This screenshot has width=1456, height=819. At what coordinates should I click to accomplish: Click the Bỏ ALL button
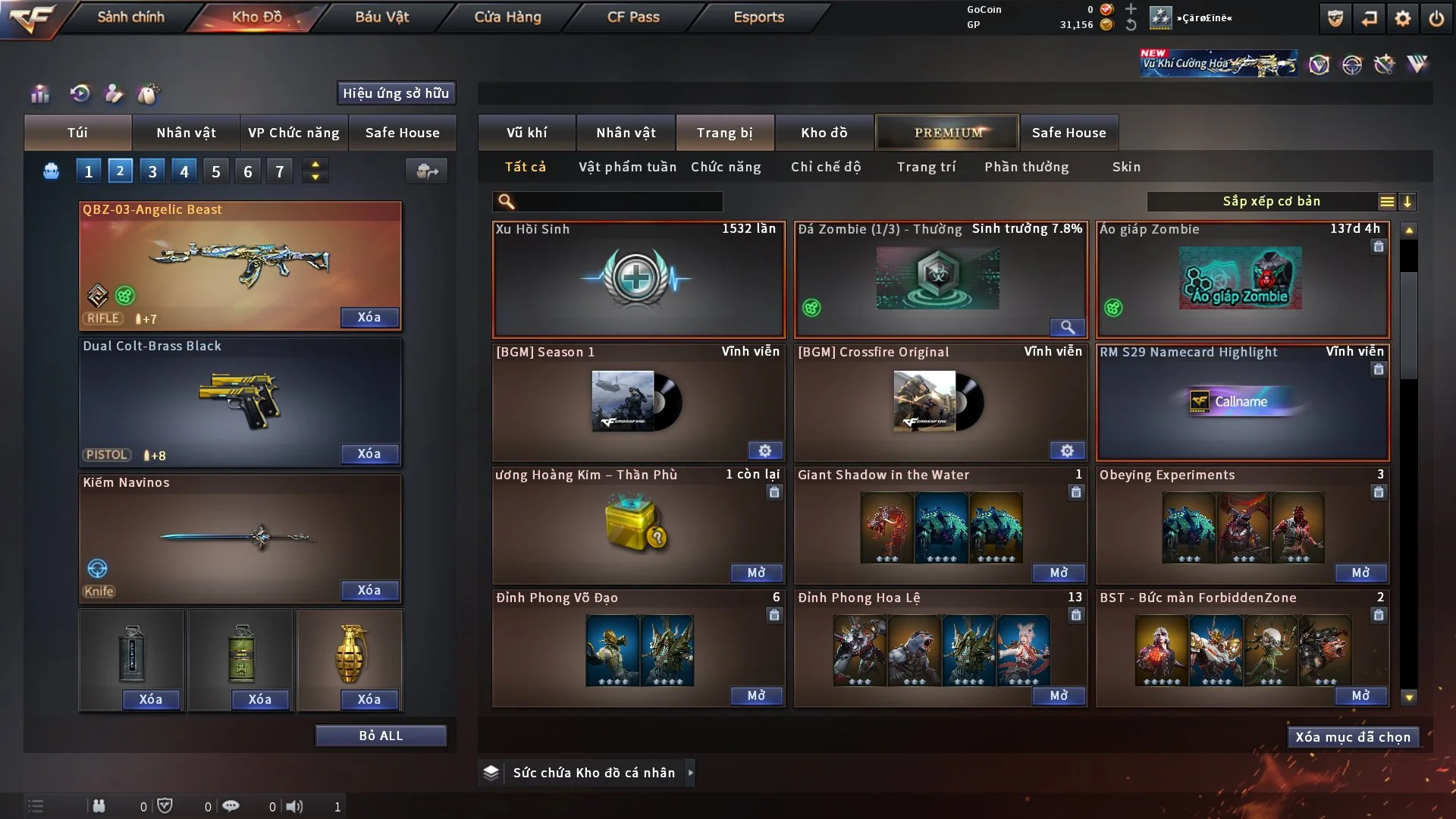(381, 736)
